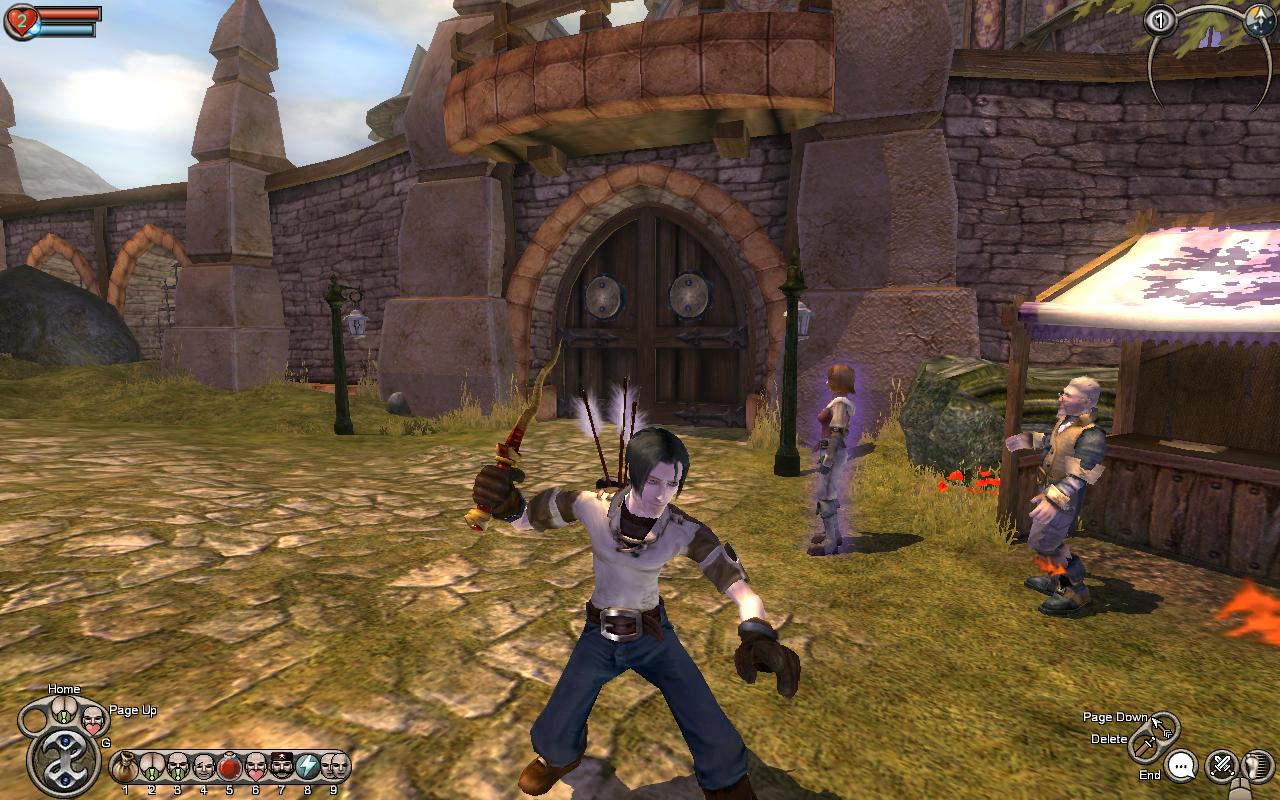Image resolution: width=1280 pixels, height=800 pixels.
Task: Equip the sword melee weapon icon
Action: [1142, 746]
